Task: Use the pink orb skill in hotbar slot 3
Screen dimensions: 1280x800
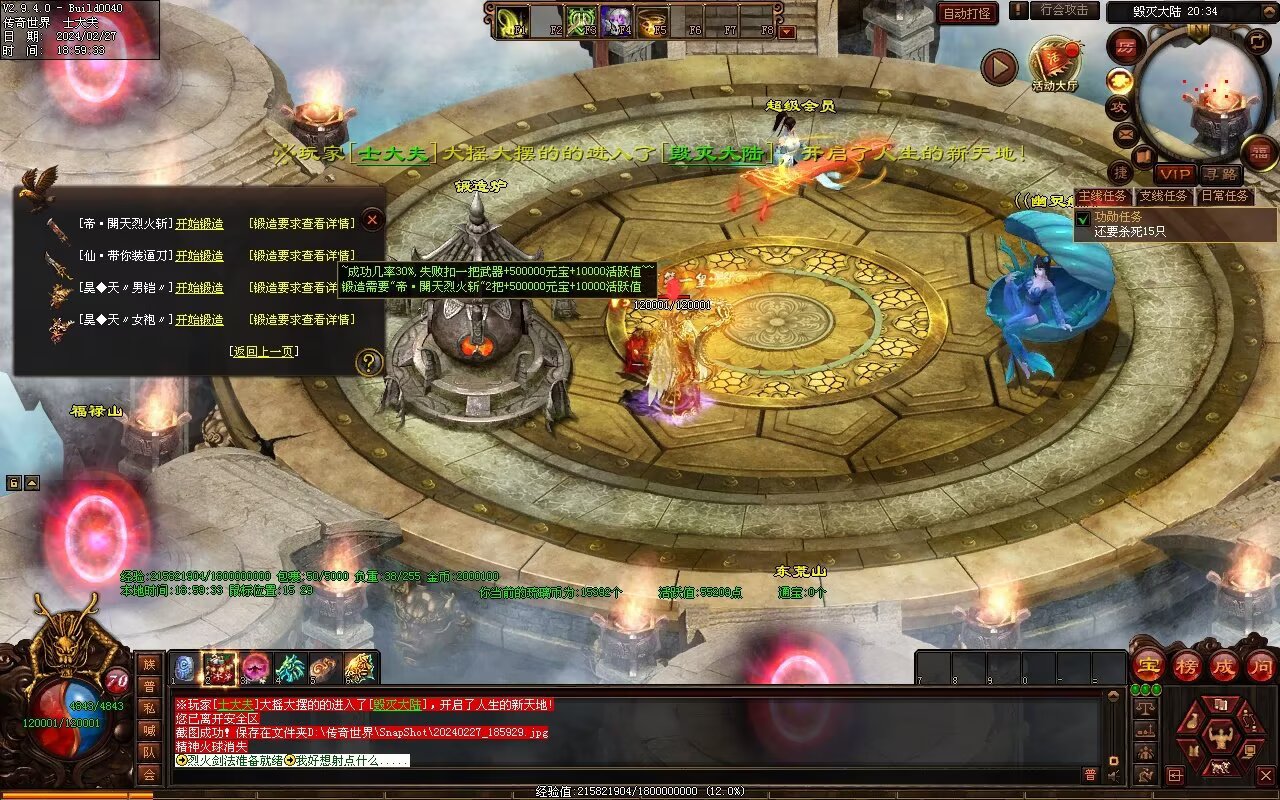Action: [256, 668]
